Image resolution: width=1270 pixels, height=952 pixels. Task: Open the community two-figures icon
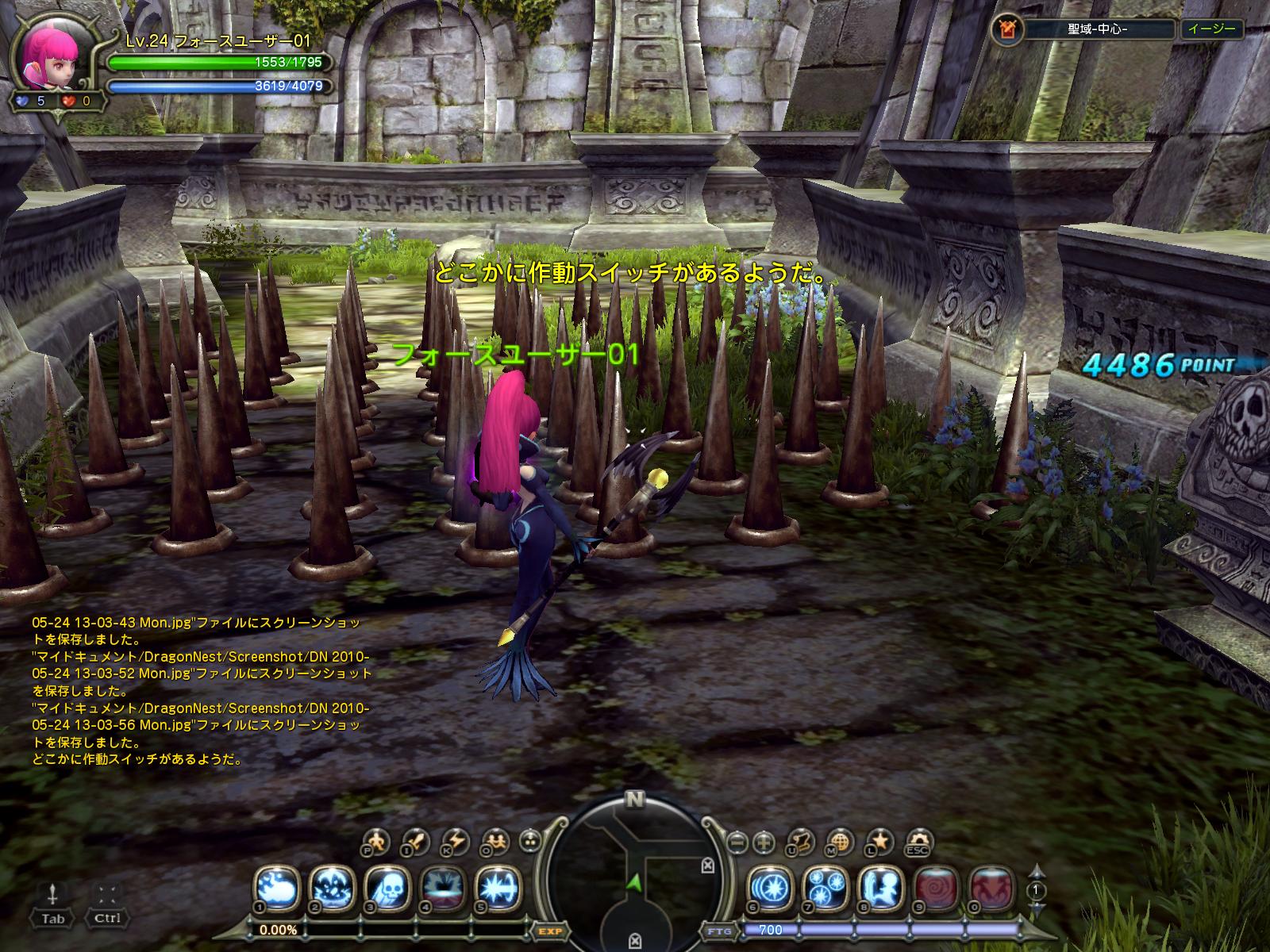click(x=496, y=841)
